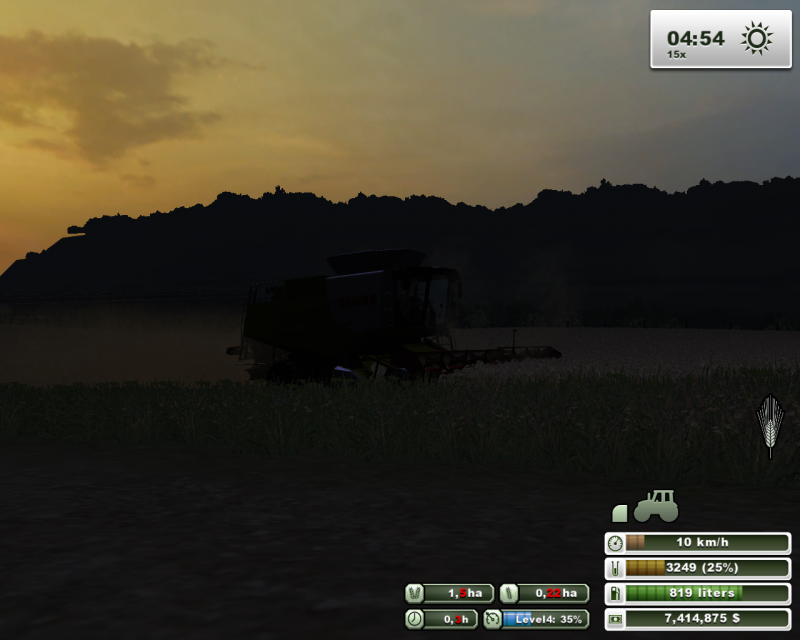
Task: Select the tractor vehicle icon
Action: (655, 506)
